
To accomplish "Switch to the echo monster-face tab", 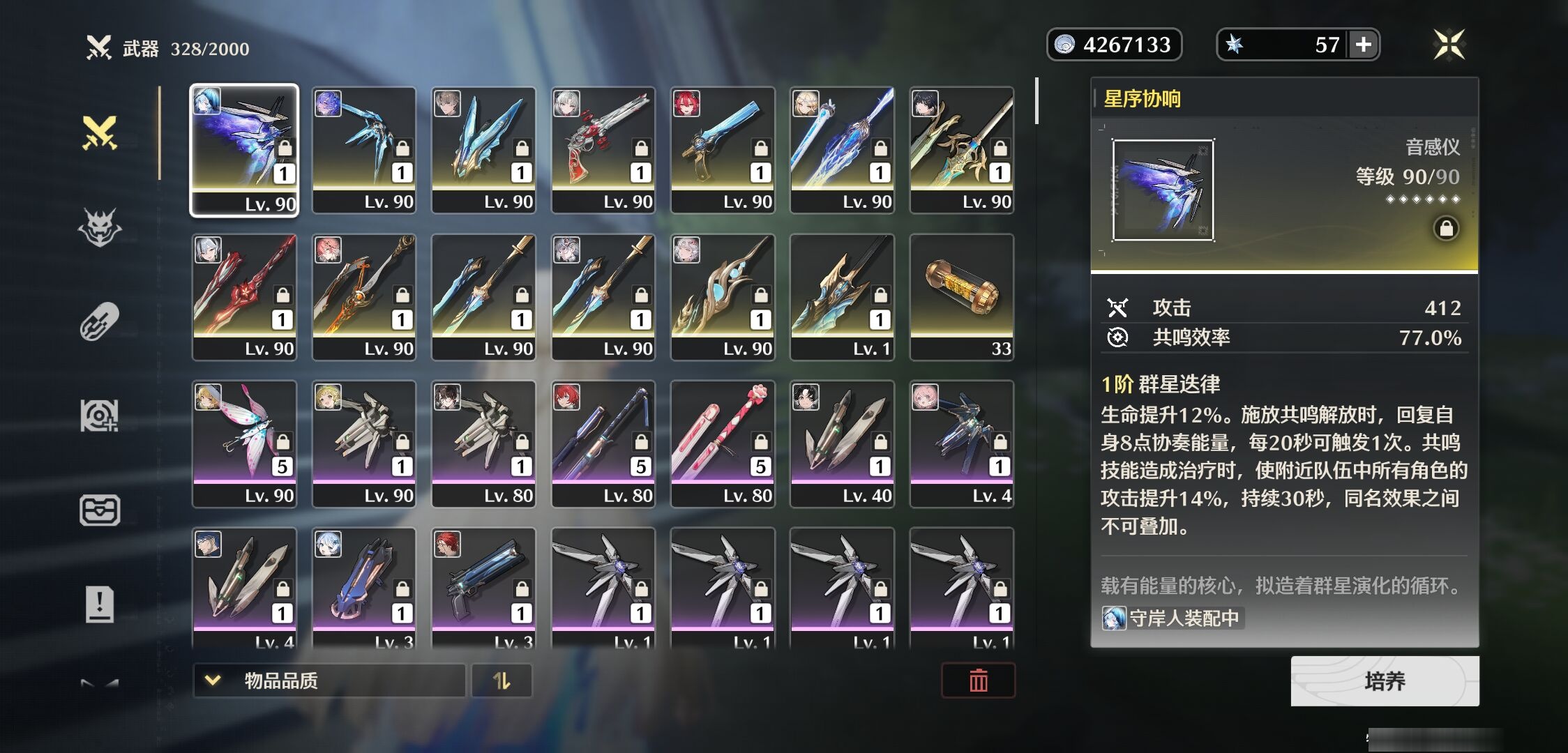I will coord(100,227).
